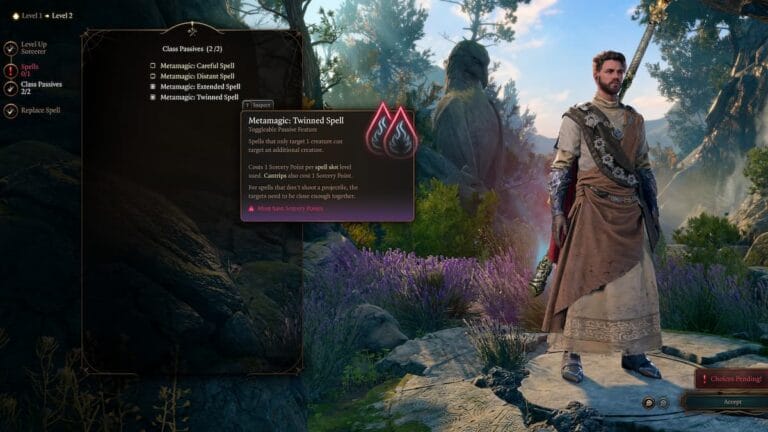Click the Choices Pending warning banner
768x432 pixels.
[x=733, y=380]
